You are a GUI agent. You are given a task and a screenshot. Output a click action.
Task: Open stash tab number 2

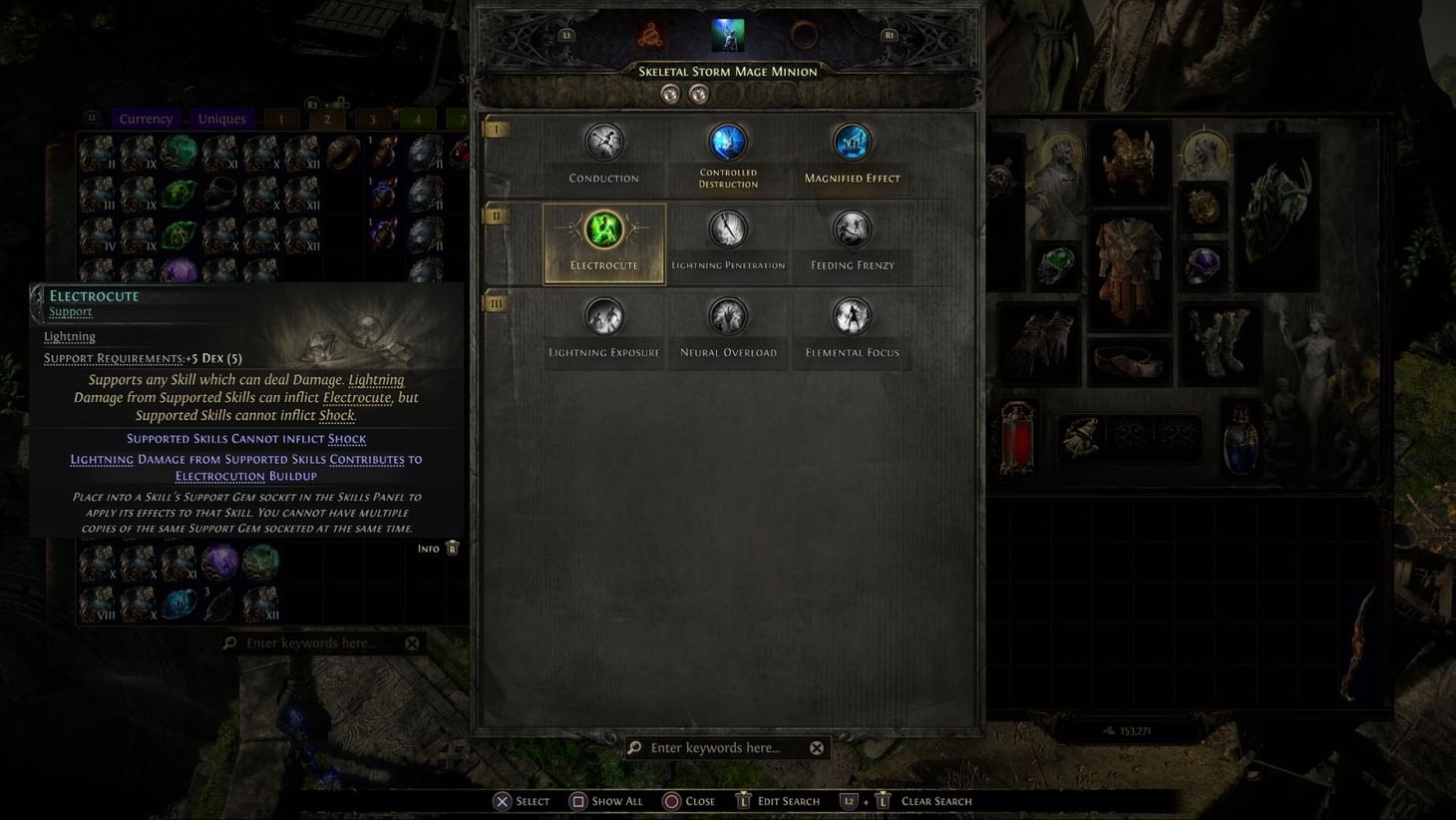[x=327, y=118]
